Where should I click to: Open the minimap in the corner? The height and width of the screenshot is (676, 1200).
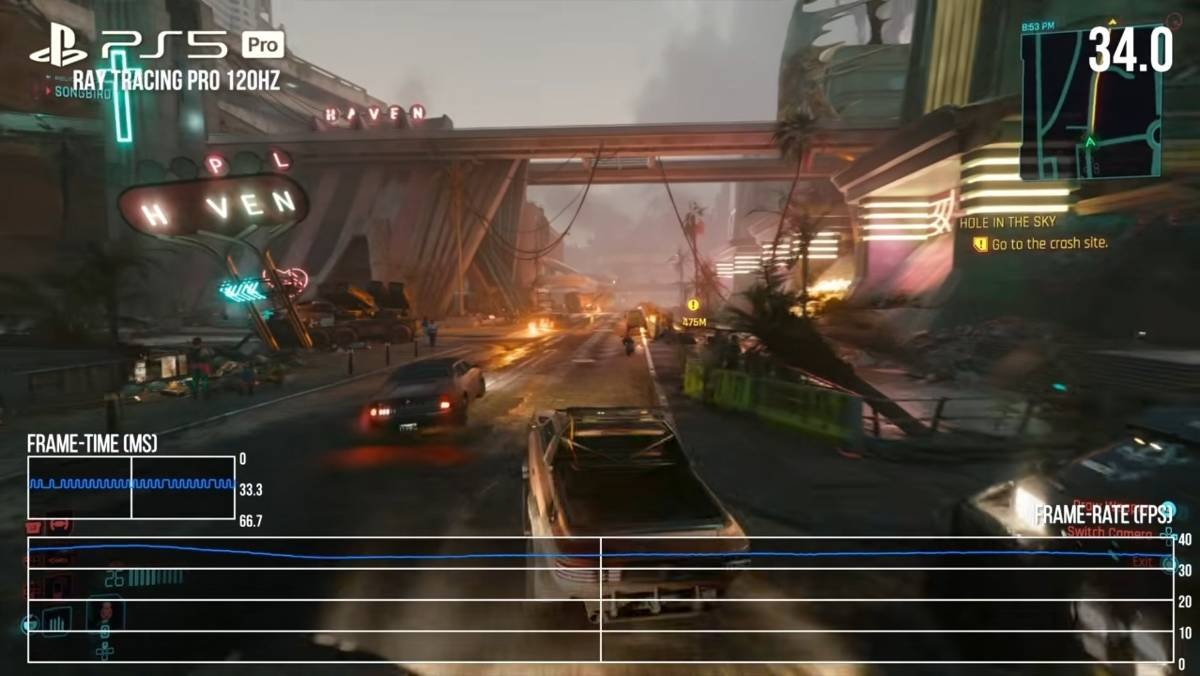[x=1091, y=103]
